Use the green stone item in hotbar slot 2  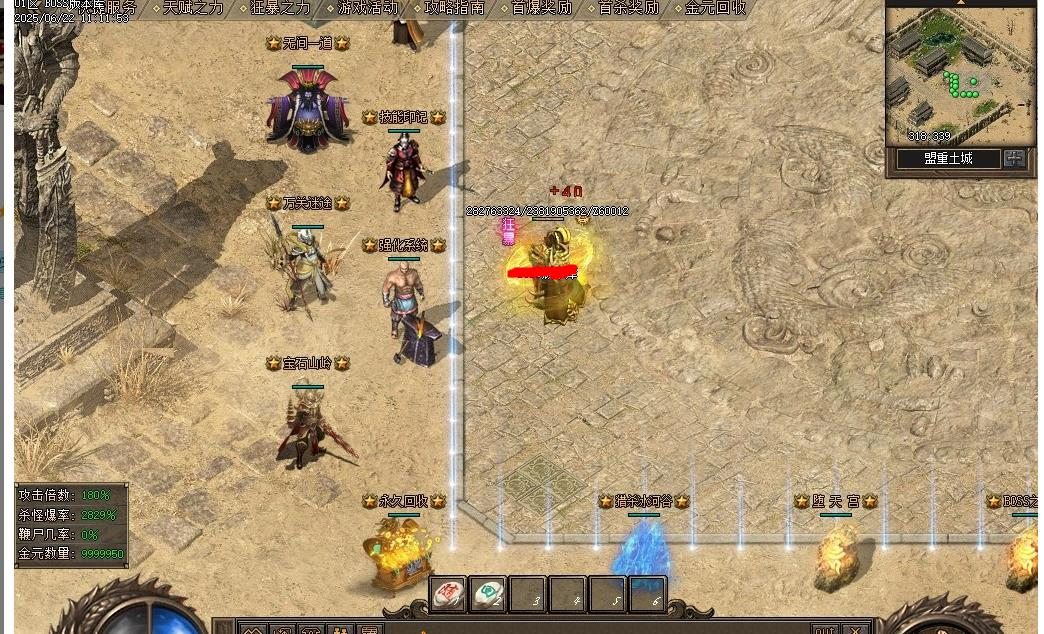[x=488, y=594]
